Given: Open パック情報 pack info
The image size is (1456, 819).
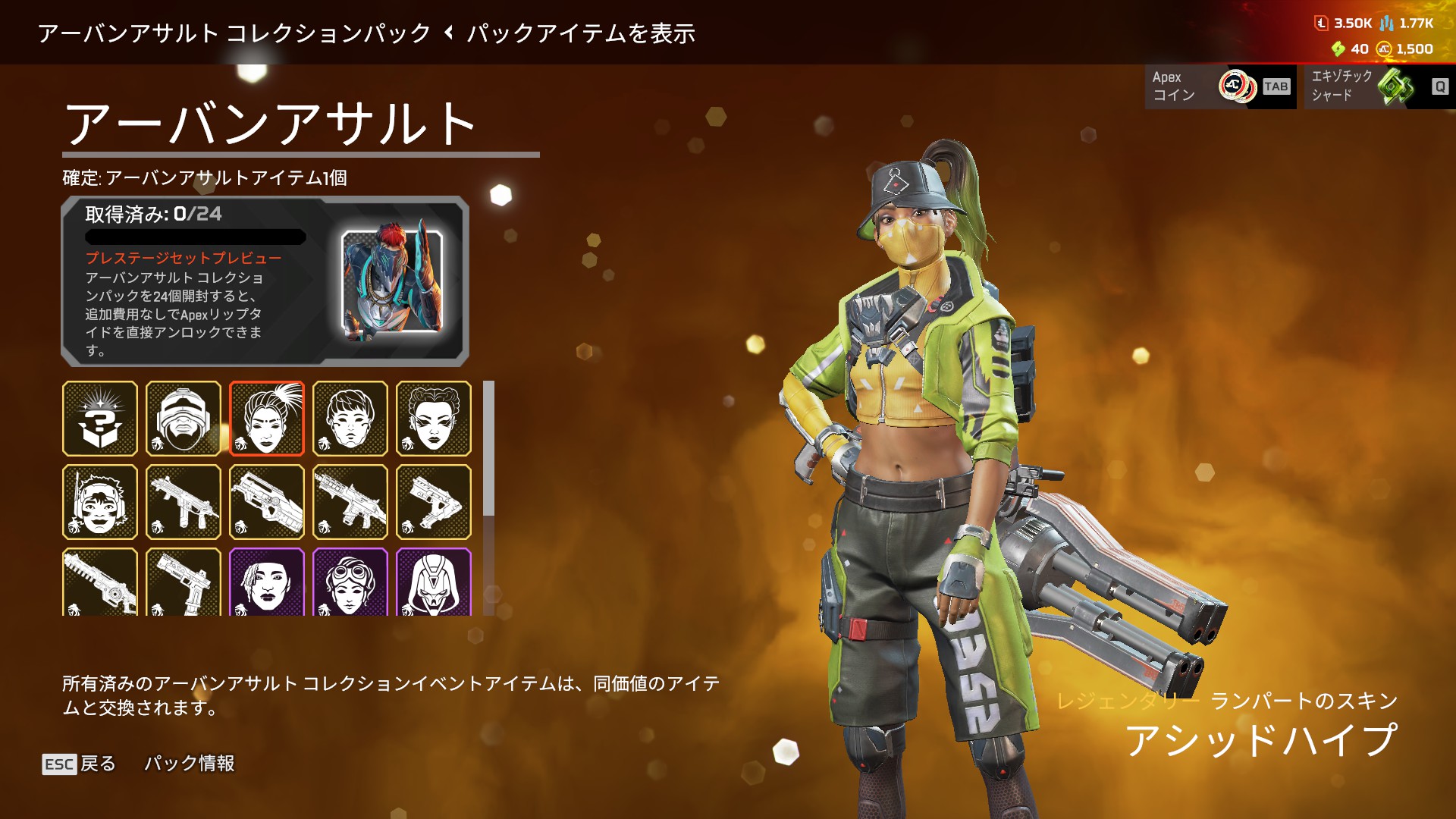Looking at the screenshot, I should pyautogui.click(x=190, y=764).
